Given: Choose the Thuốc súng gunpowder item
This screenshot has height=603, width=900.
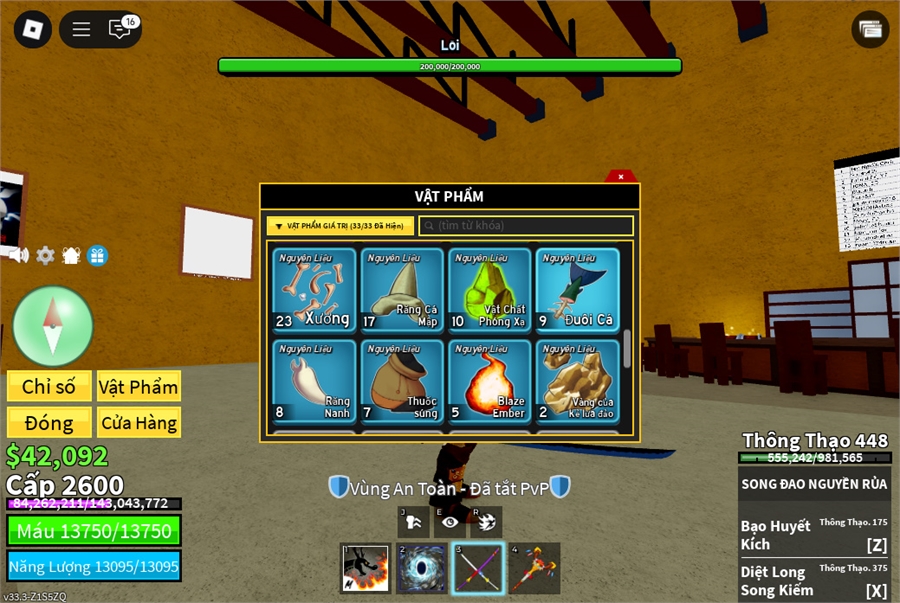Looking at the screenshot, I should click(x=402, y=381).
